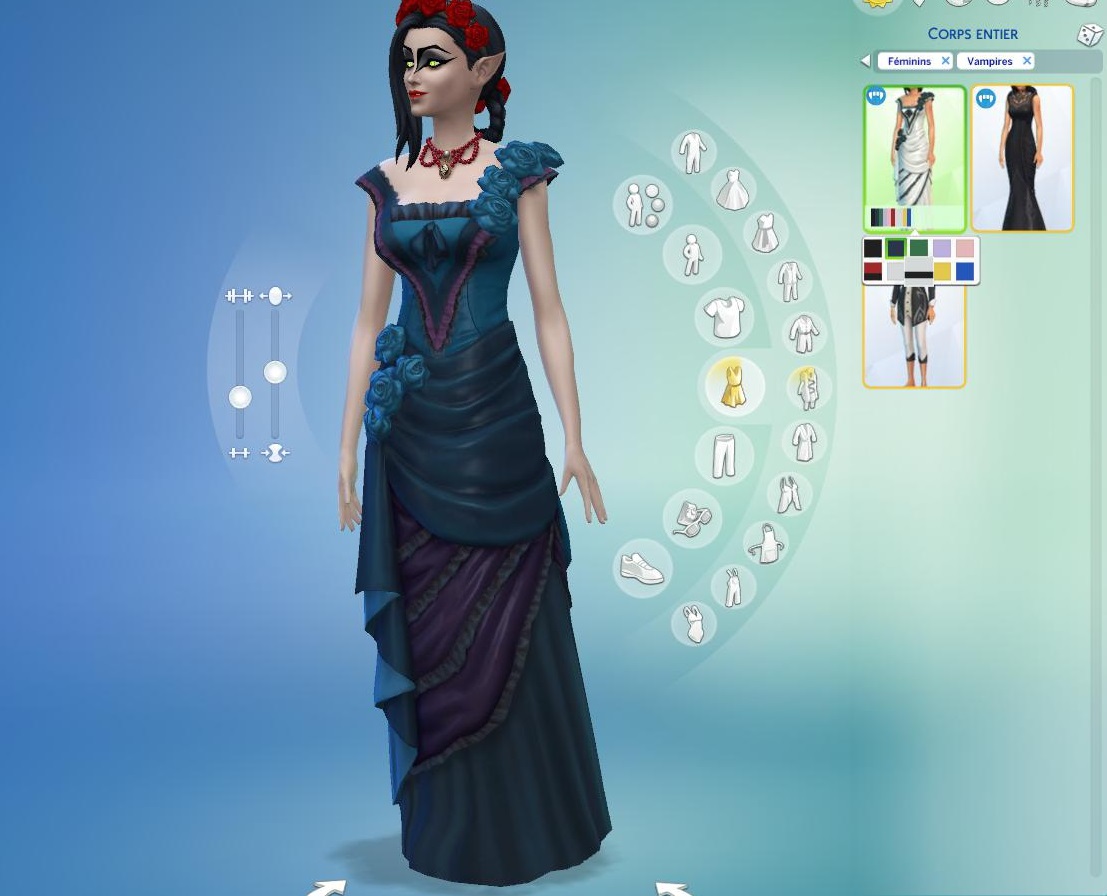Screen dimensions: 1107x896
Task: Open the pants bottoms category
Action: click(723, 455)
